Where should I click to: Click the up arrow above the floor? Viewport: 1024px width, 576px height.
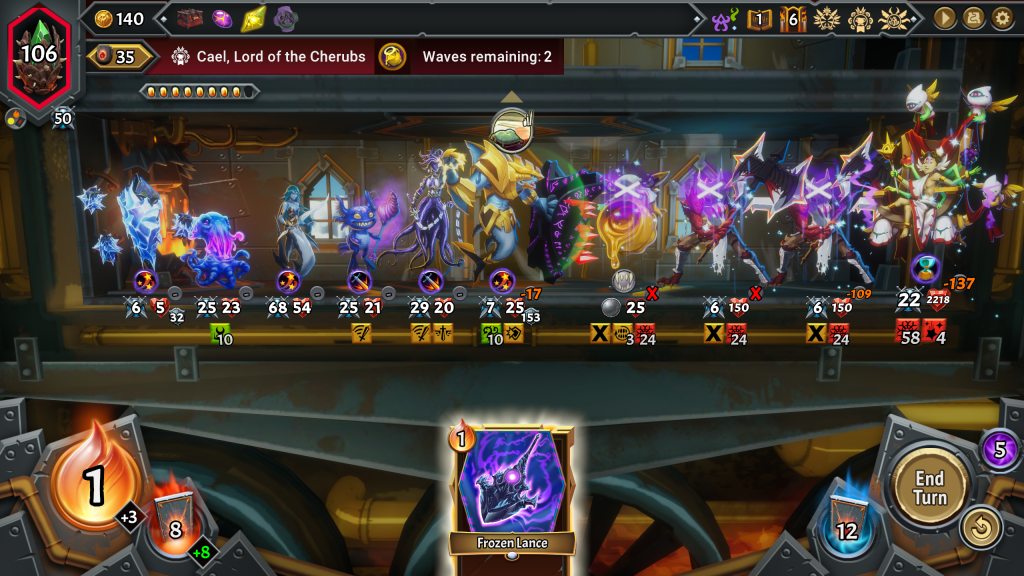[512, 97]
